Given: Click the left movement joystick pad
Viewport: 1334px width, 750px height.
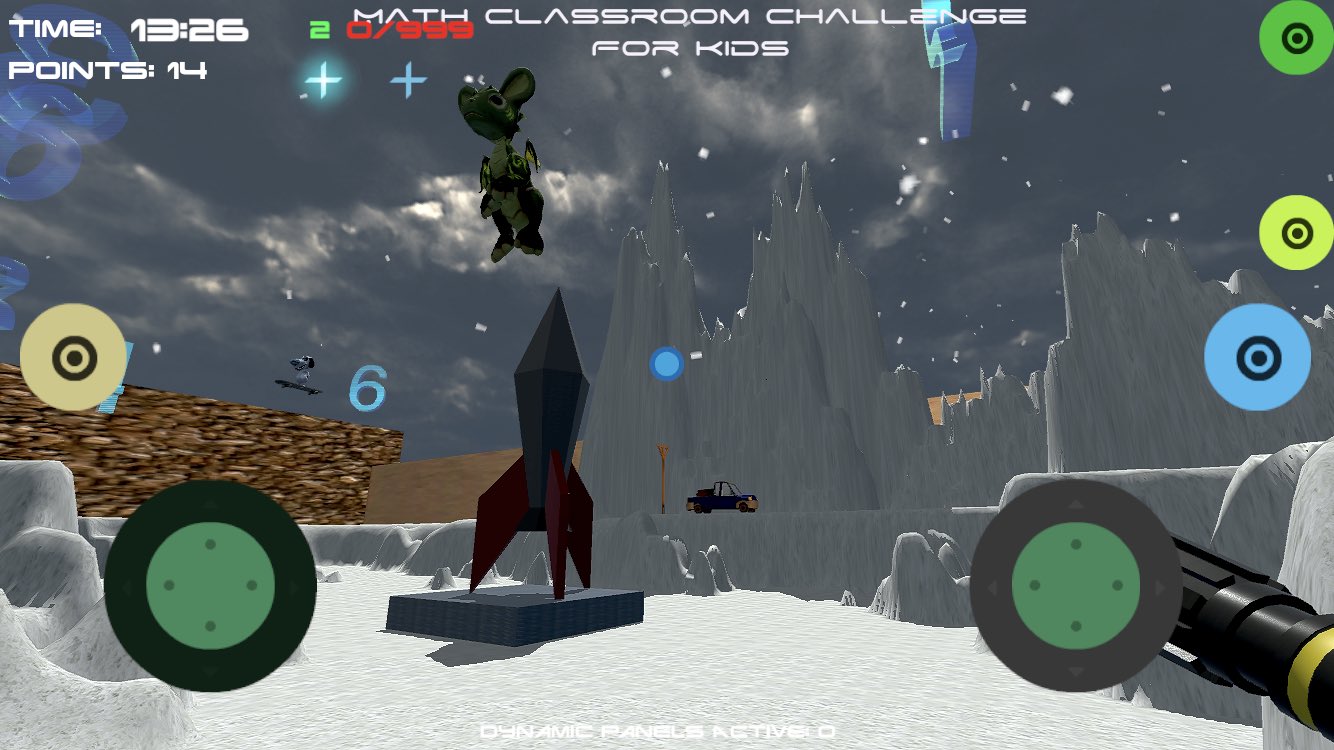Looking at the screenshot, I should point(210,585).
